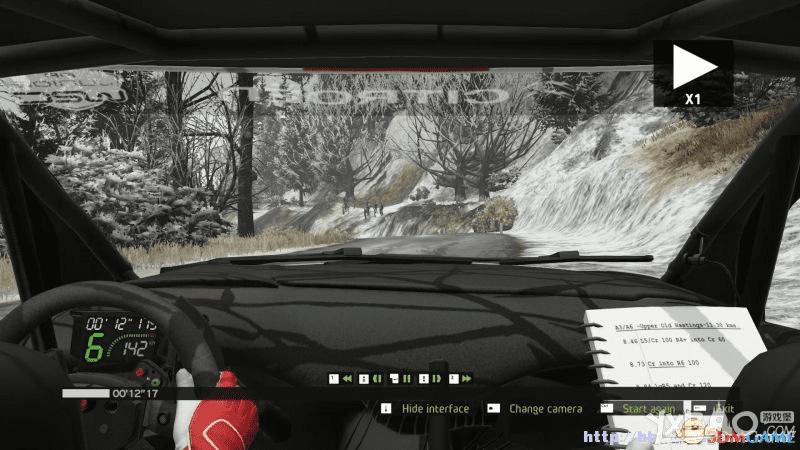This screenshot has height=450, width=800.
Task: Pause the replay
Action: (407, 379)
